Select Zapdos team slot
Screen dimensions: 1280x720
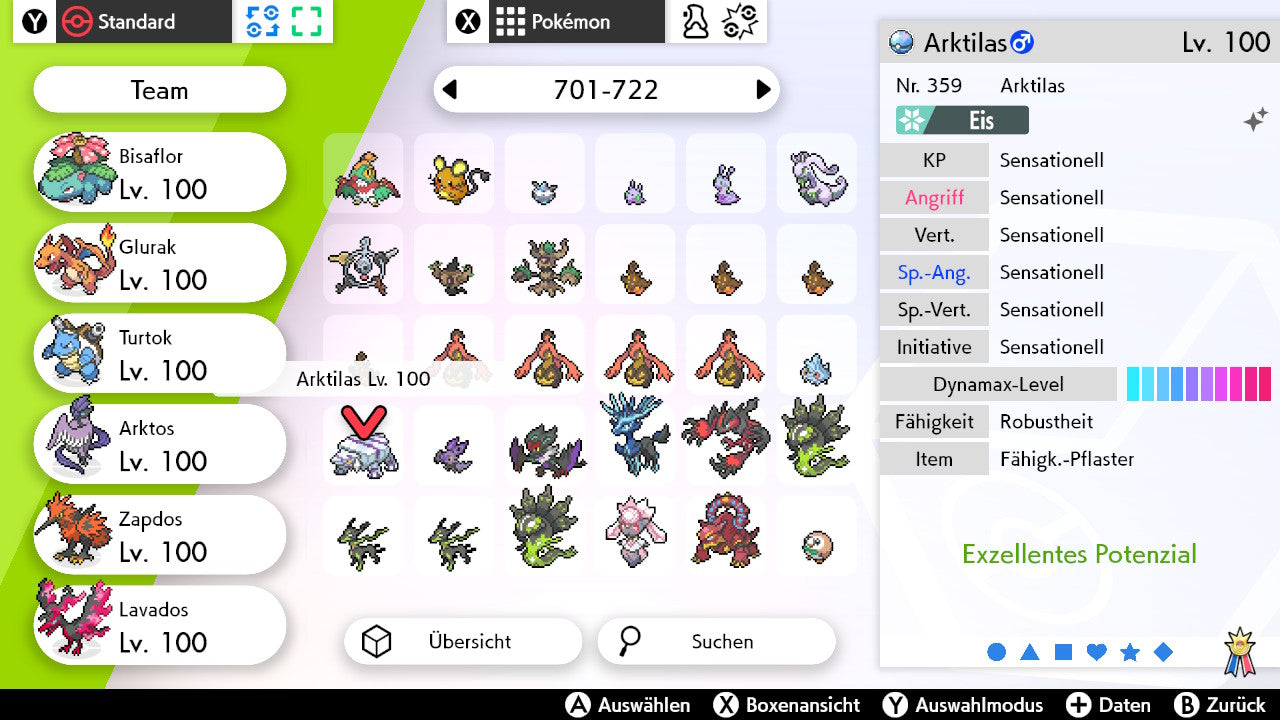coord(160,536)
